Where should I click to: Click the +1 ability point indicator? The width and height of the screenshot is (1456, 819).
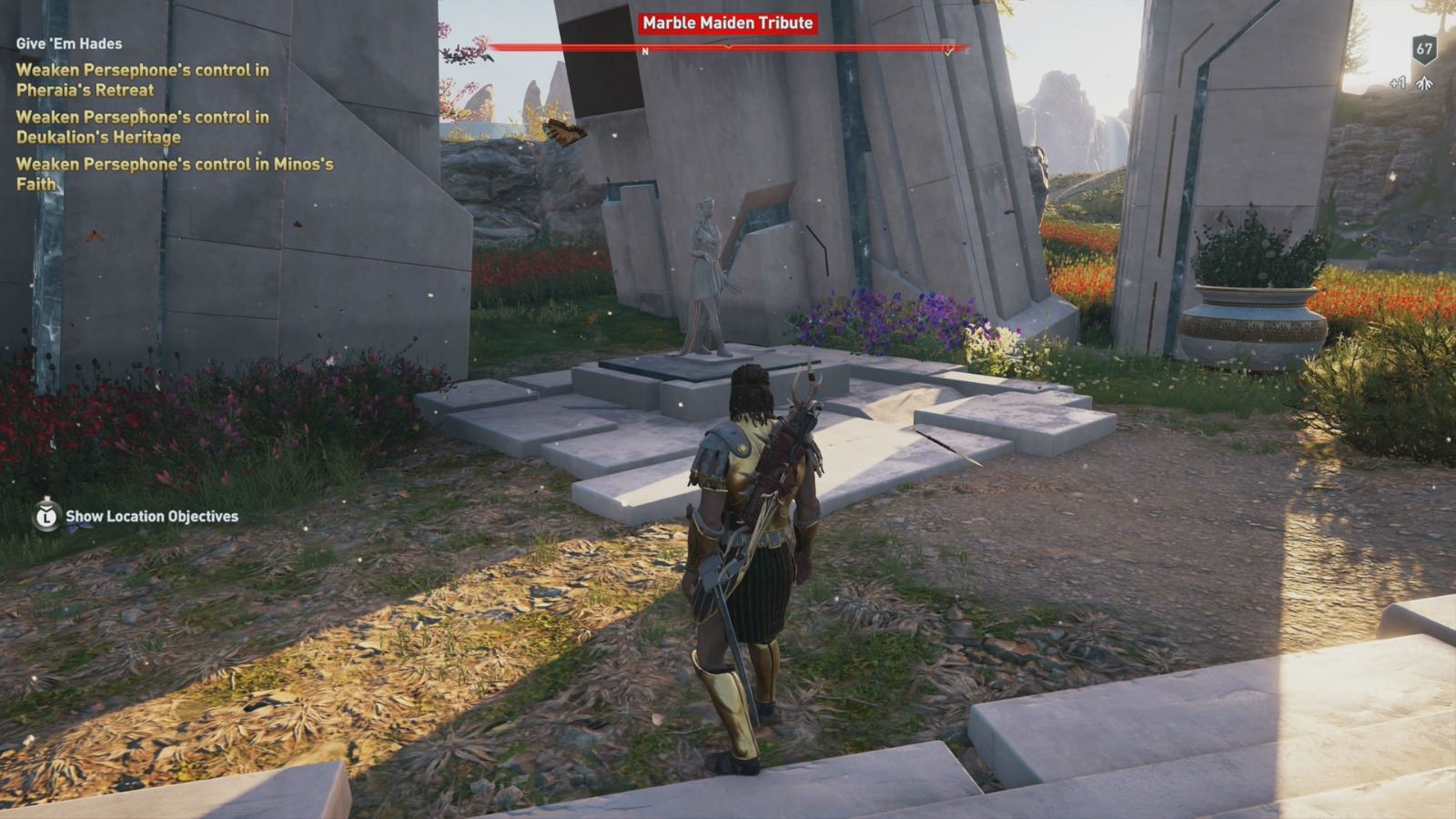1398,82
